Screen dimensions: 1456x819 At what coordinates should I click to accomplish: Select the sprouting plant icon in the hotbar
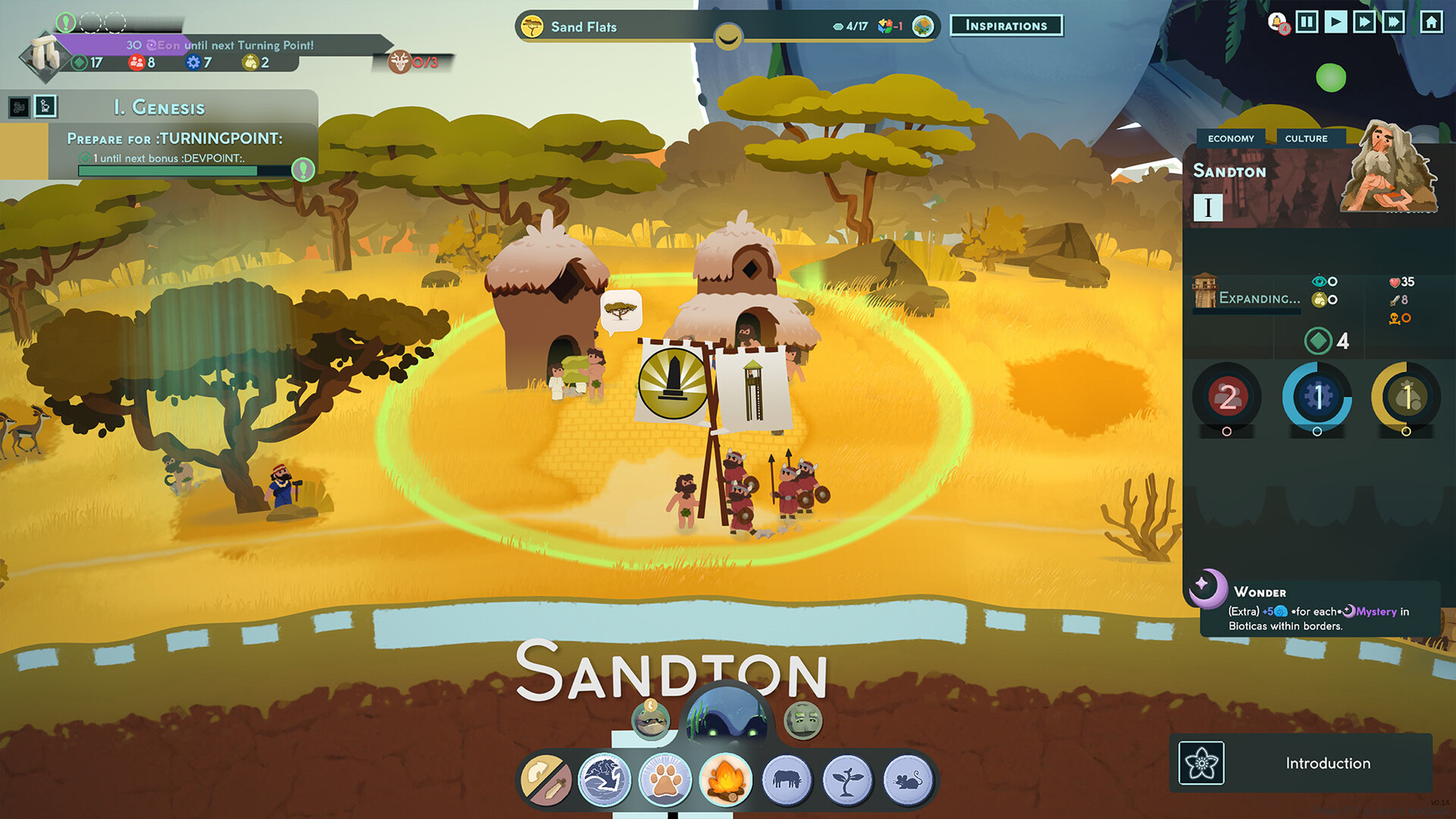click(x=848, y=779)
